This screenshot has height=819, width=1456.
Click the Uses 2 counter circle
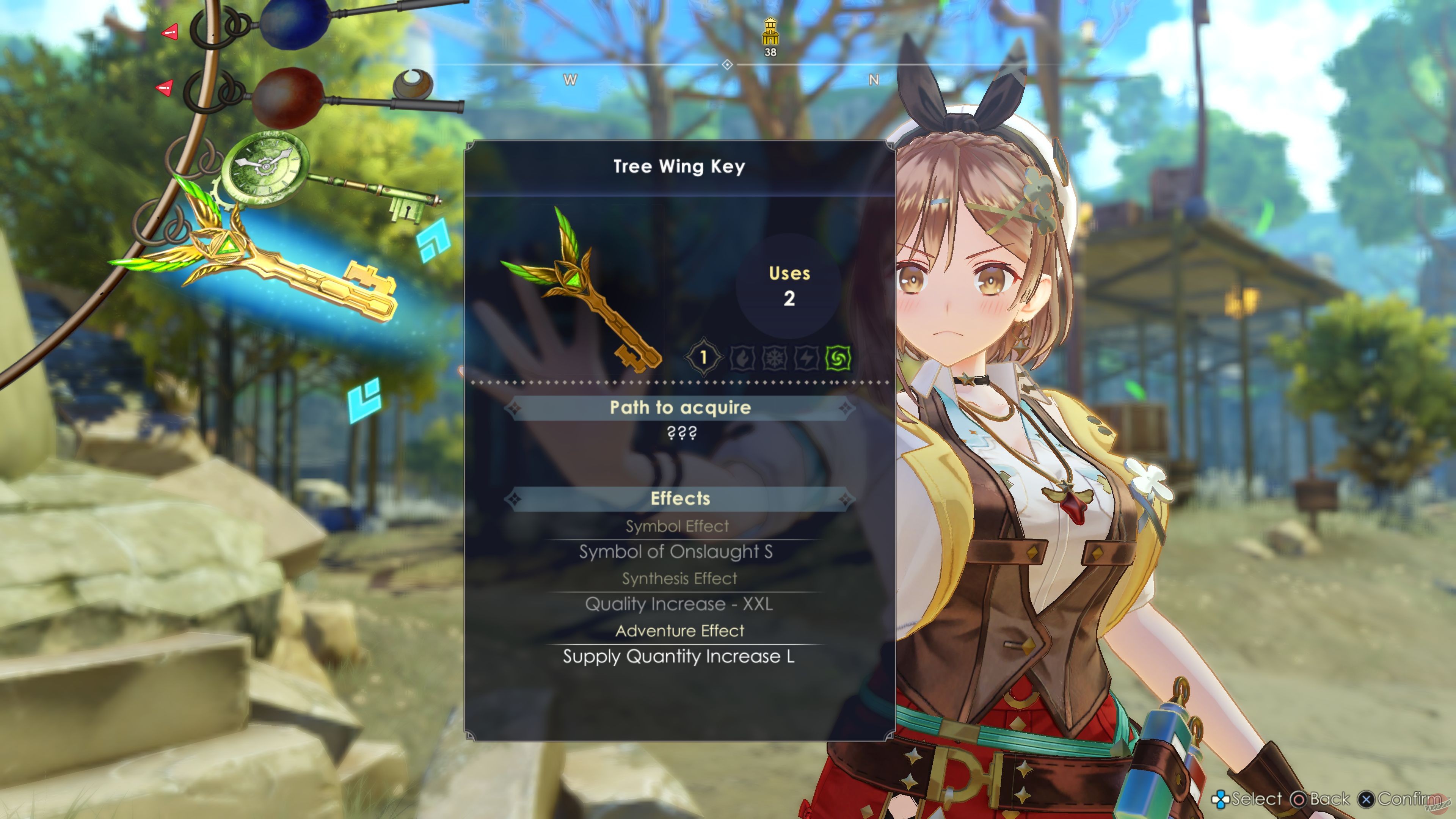789,286
